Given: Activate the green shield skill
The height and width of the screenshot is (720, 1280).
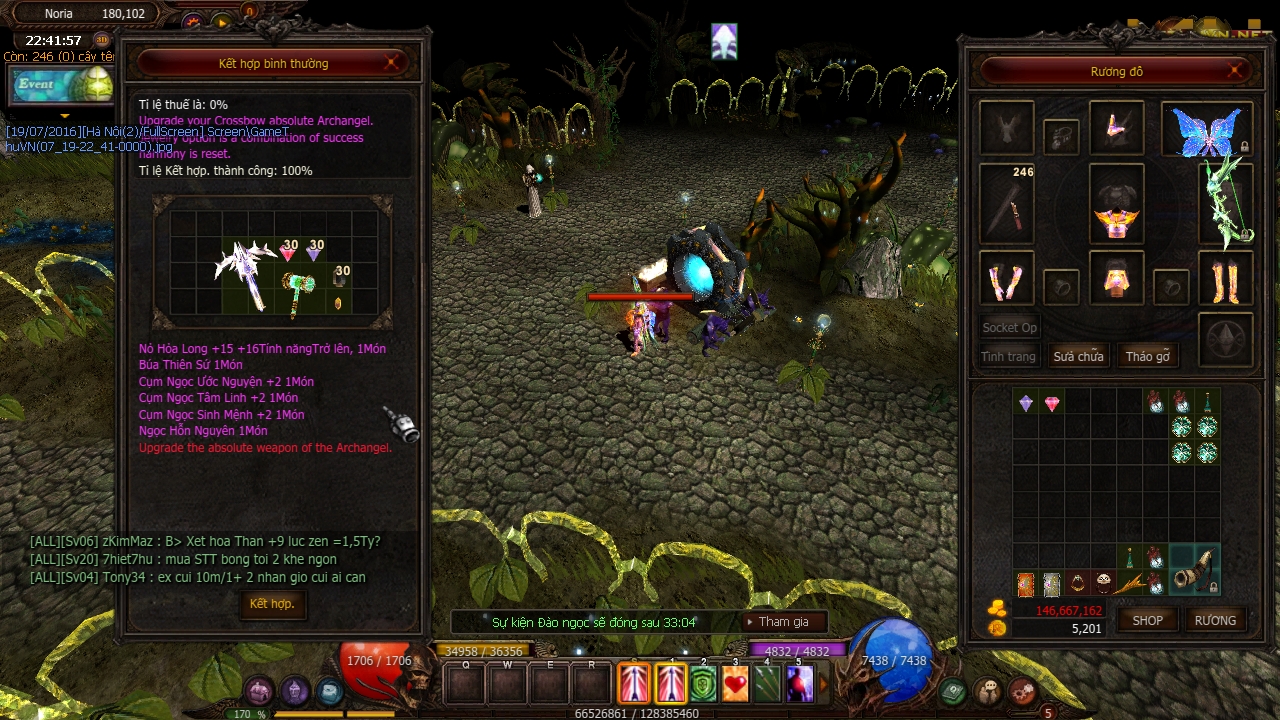Looking at the screenshot, I should 703,684.
